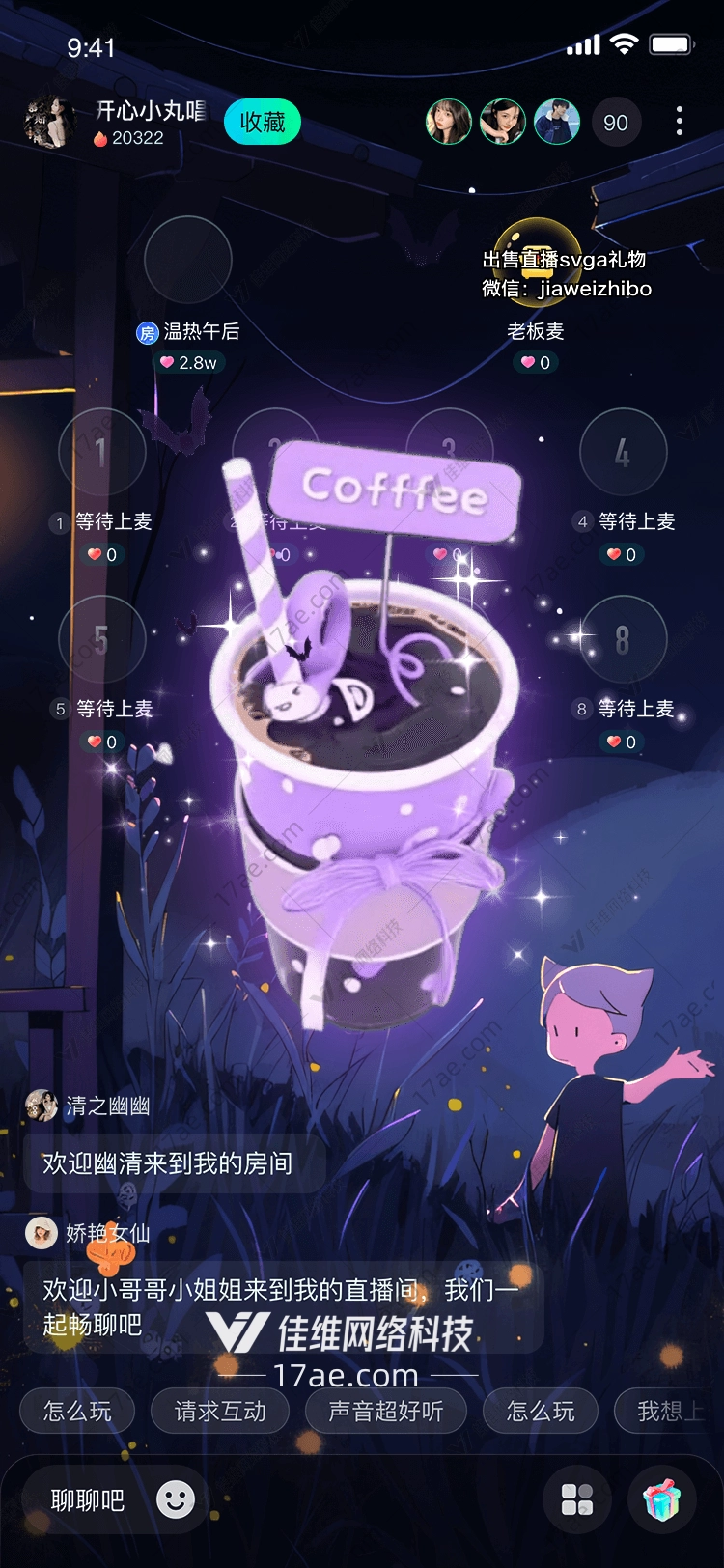
Task: View 清之幽幽's profile avatar in chat
Action: (x=42, y=1106)
